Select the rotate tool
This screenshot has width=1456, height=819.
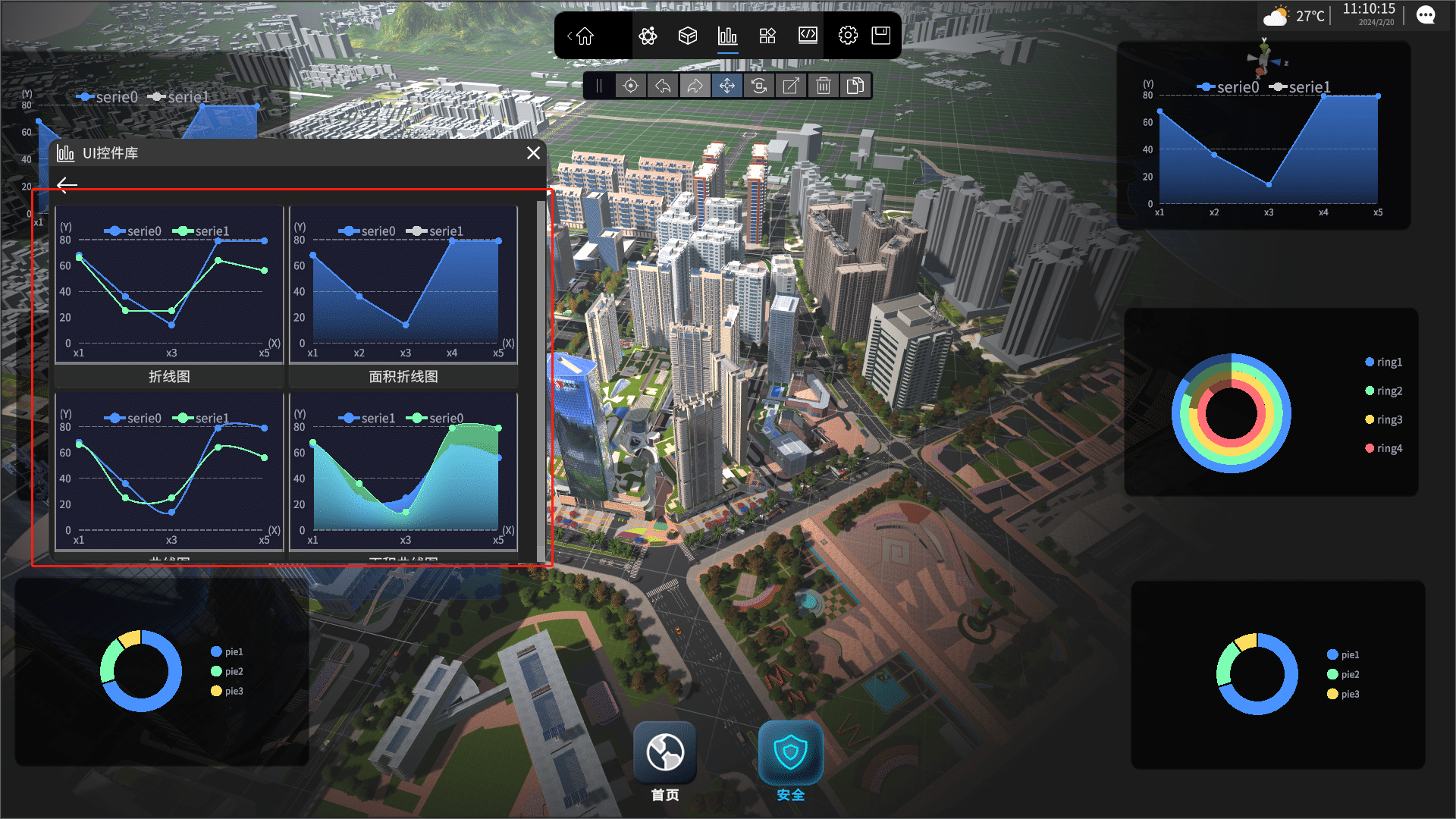[x=759, y=86]
